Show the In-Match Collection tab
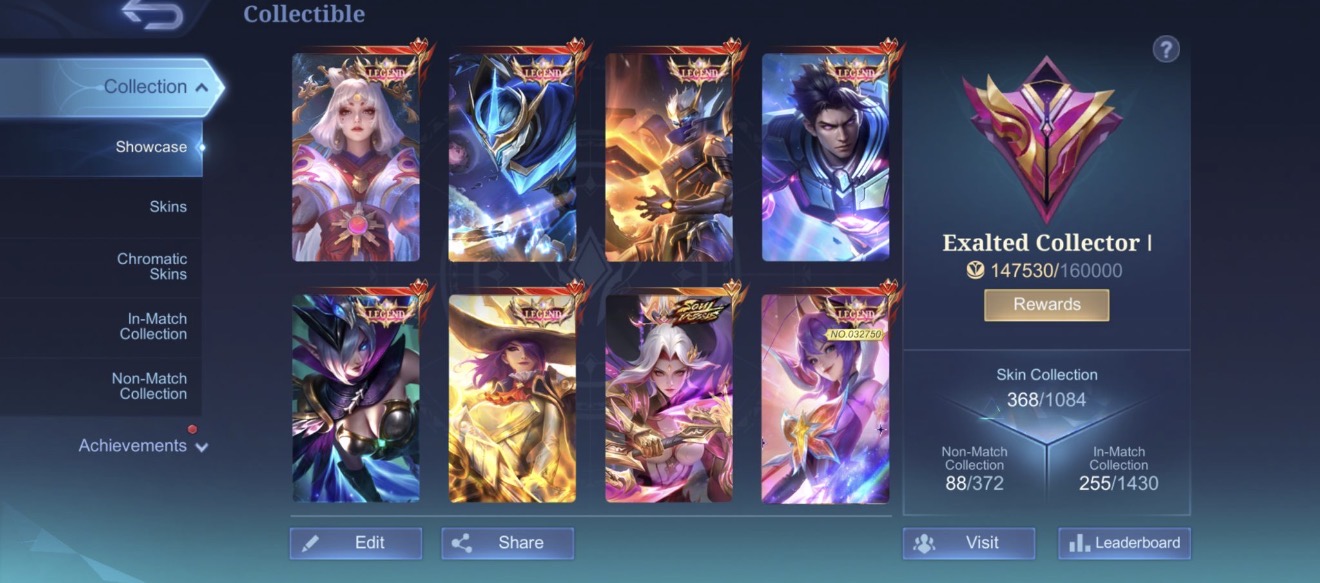The image size is (1320, 583). [153, 326]
